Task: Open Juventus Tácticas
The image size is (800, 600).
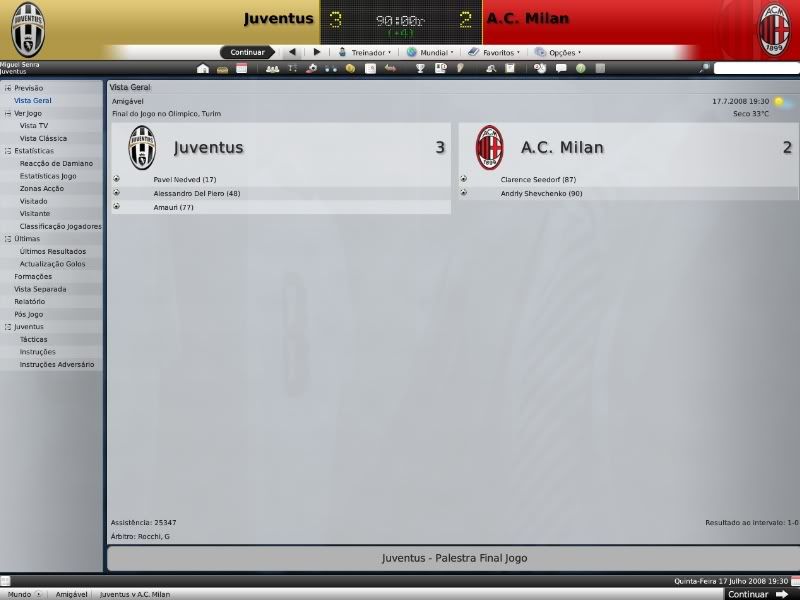Action: click(34, 339)
